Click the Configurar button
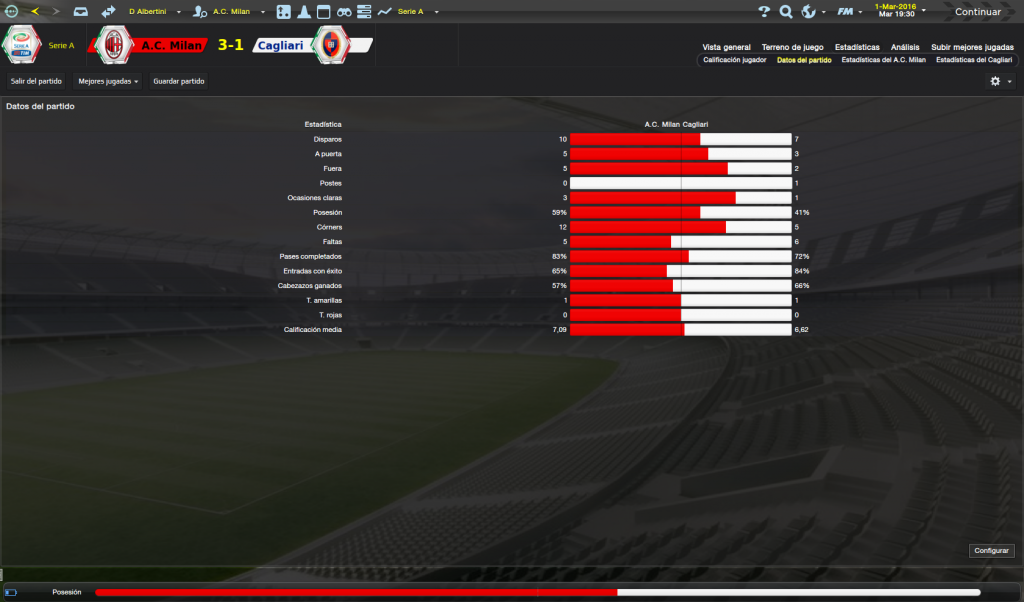Screen dimensions: 1024x602 992,551
